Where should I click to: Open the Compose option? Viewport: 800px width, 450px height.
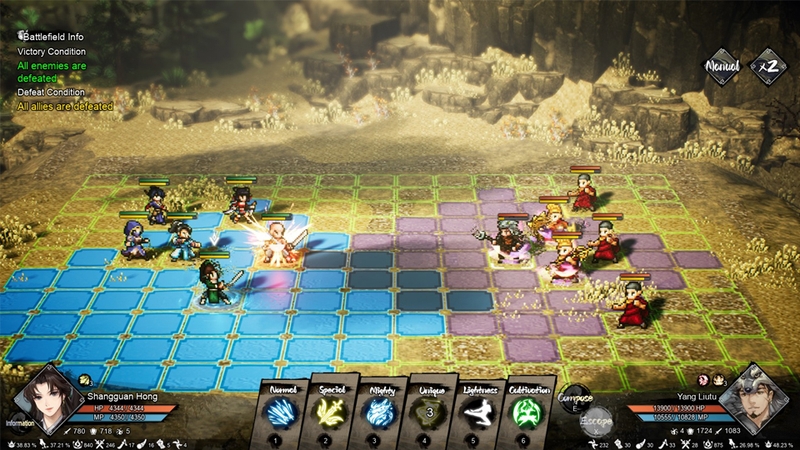tap(574, 398)
